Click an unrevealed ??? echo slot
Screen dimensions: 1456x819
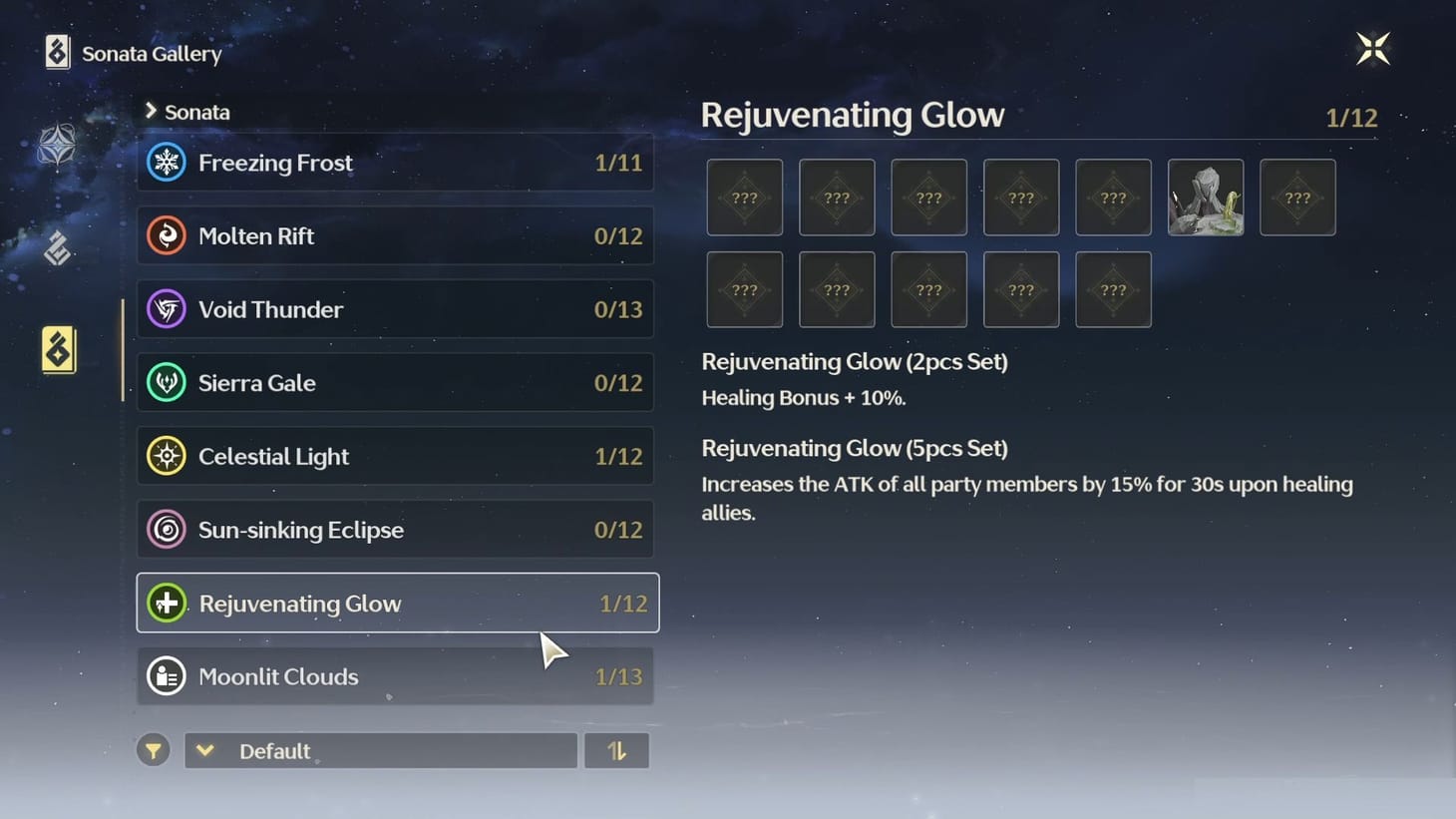tap(744, 198)
